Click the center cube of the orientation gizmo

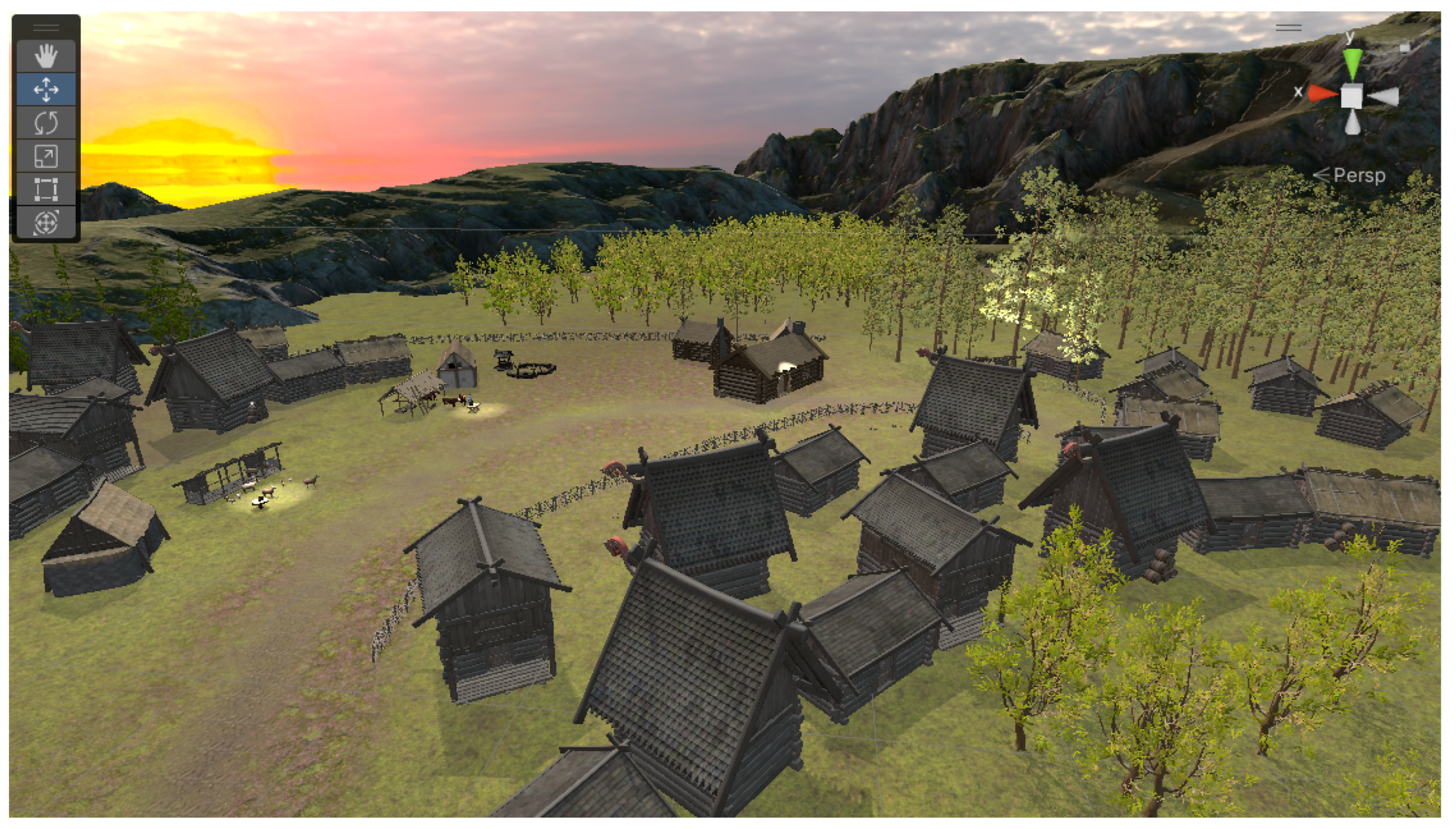[1352, 96]
